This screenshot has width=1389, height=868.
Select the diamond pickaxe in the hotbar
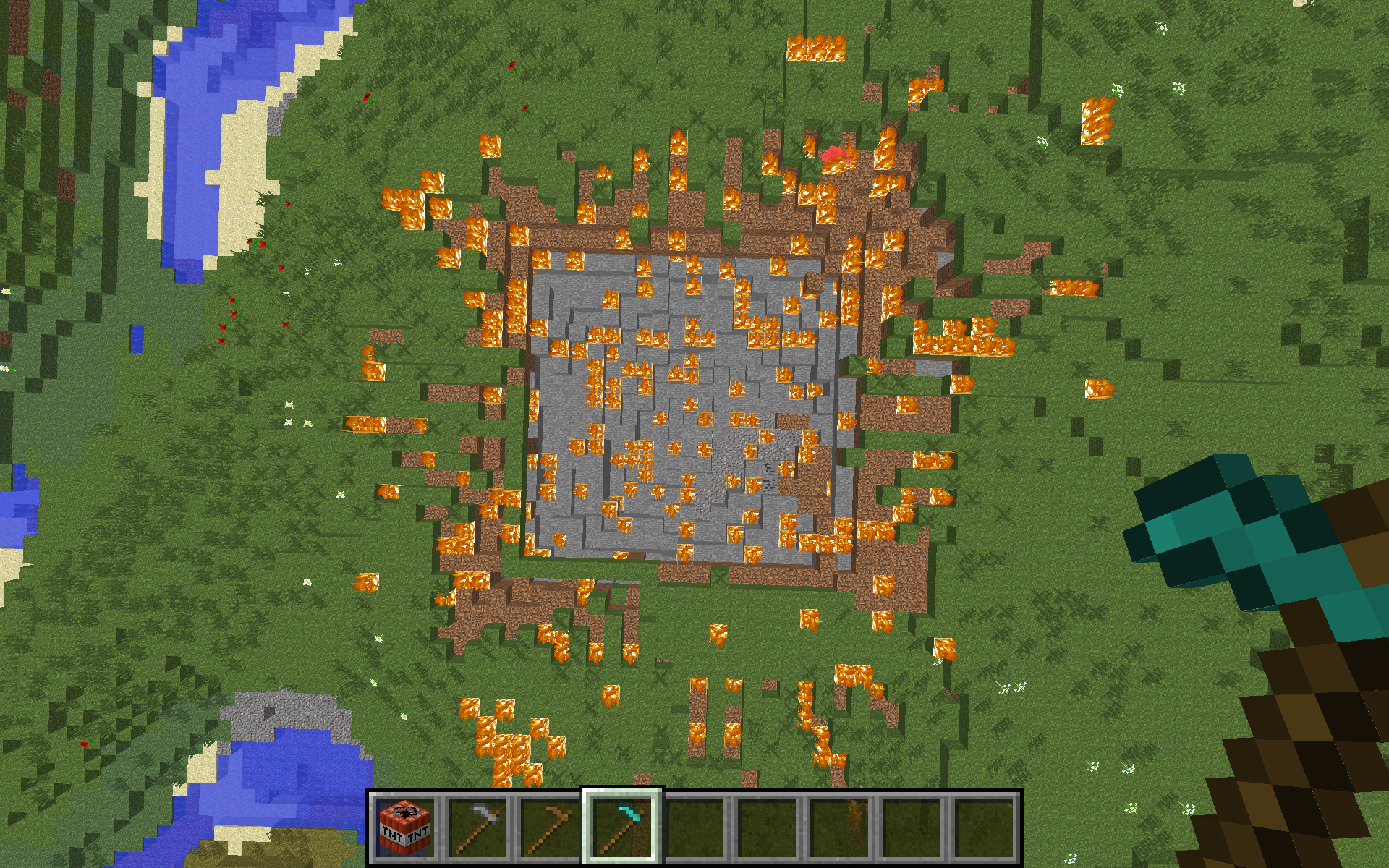624,827
